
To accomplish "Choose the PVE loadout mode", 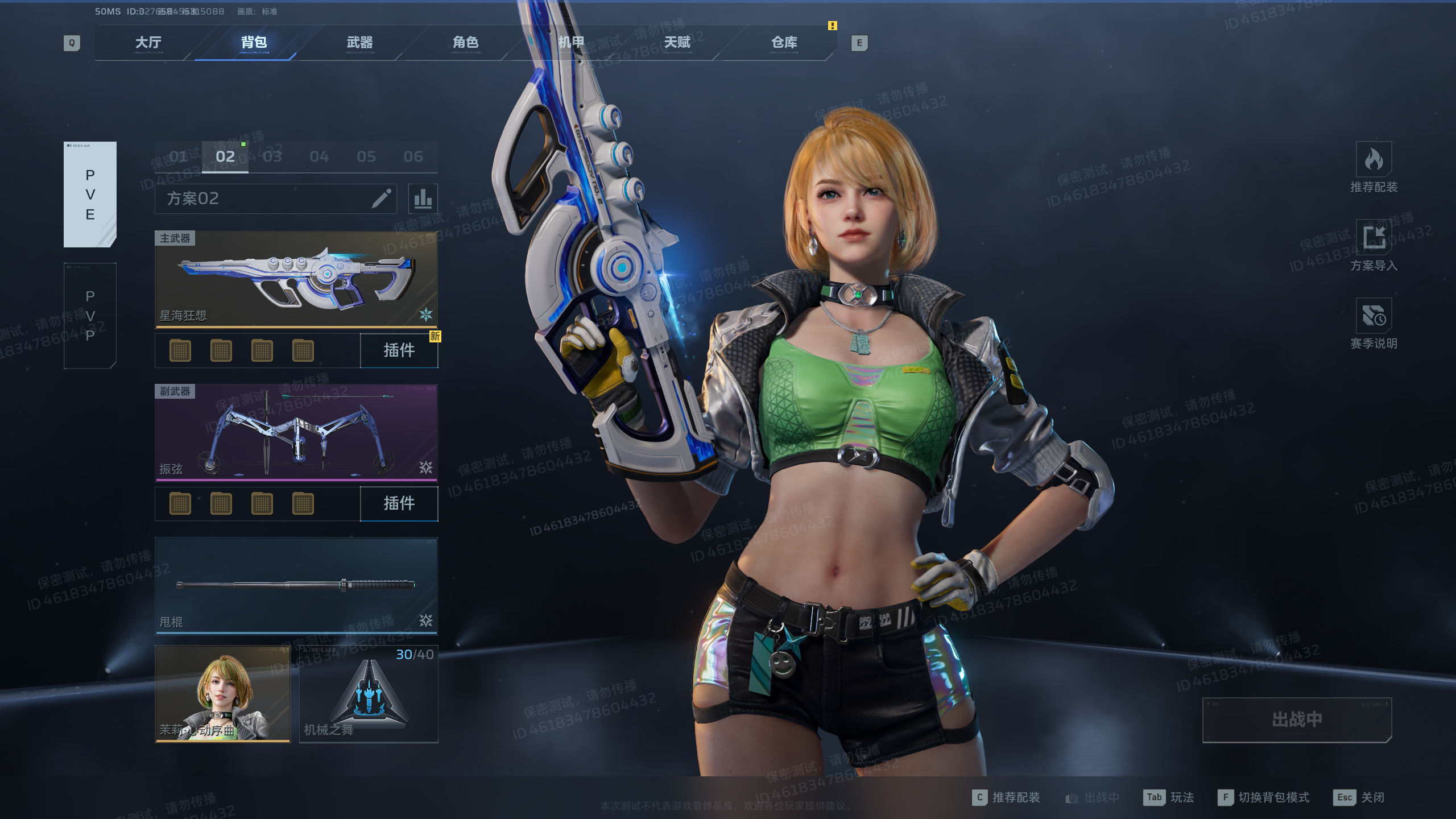I will 90,195.
